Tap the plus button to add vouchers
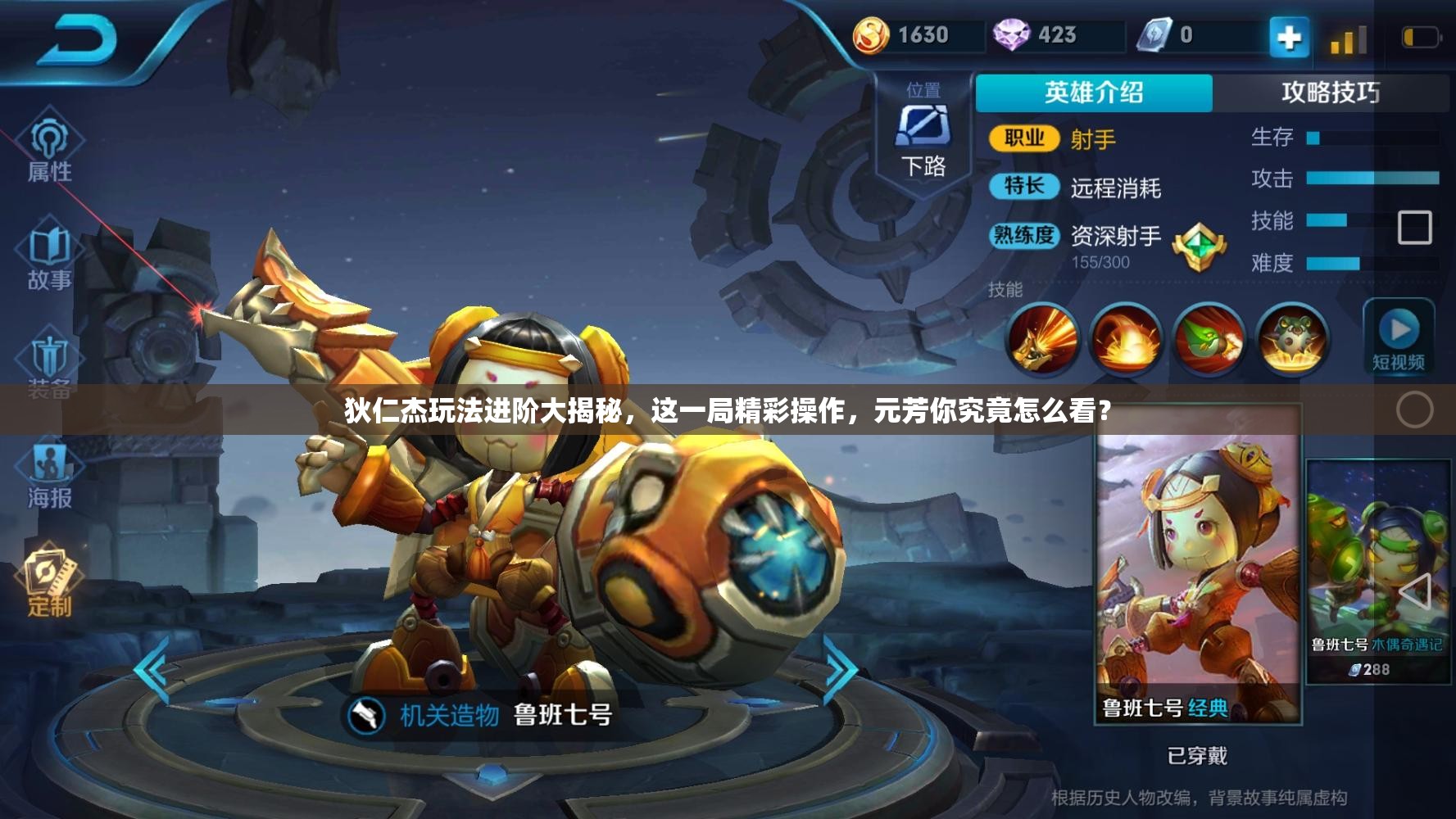 point(1289,35)
